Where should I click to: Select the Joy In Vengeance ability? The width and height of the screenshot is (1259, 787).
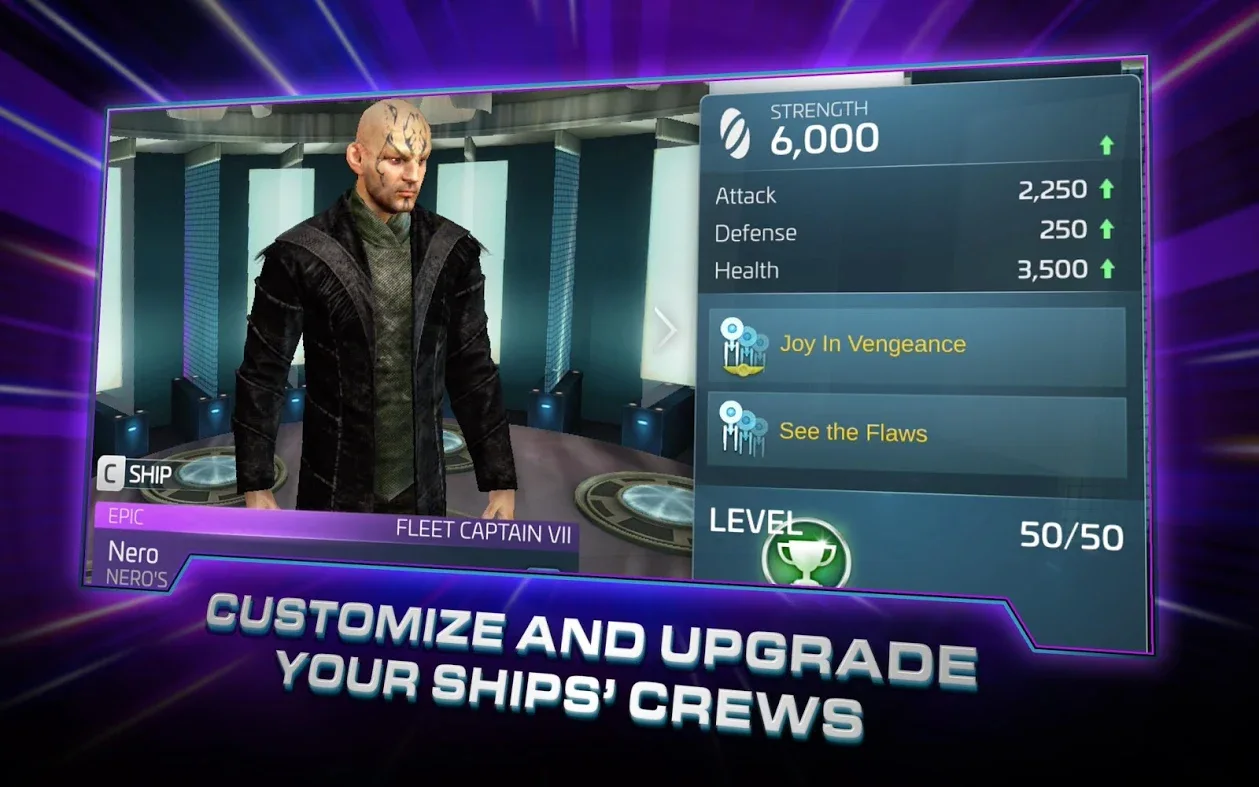click(916, 345)
